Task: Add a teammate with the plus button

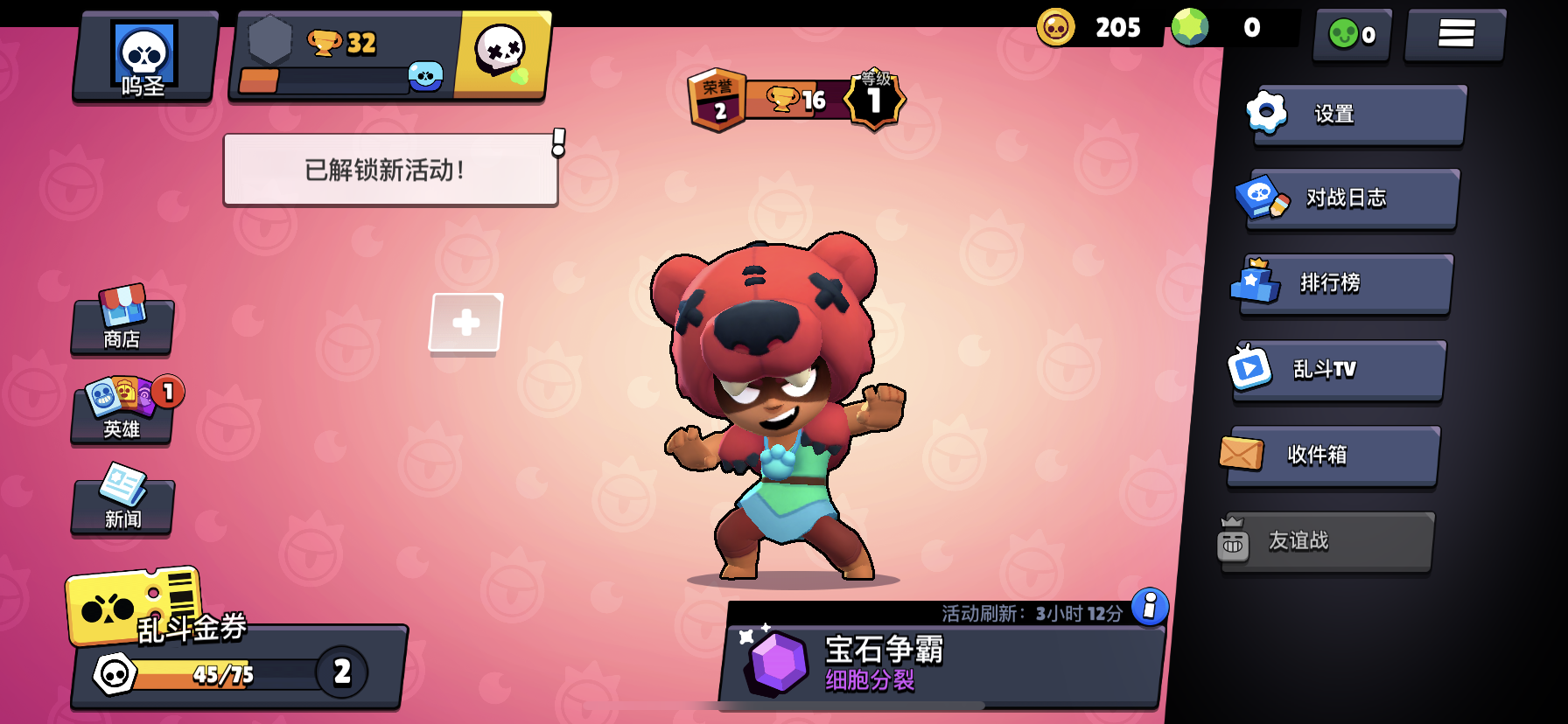Action: pos(465,323)
